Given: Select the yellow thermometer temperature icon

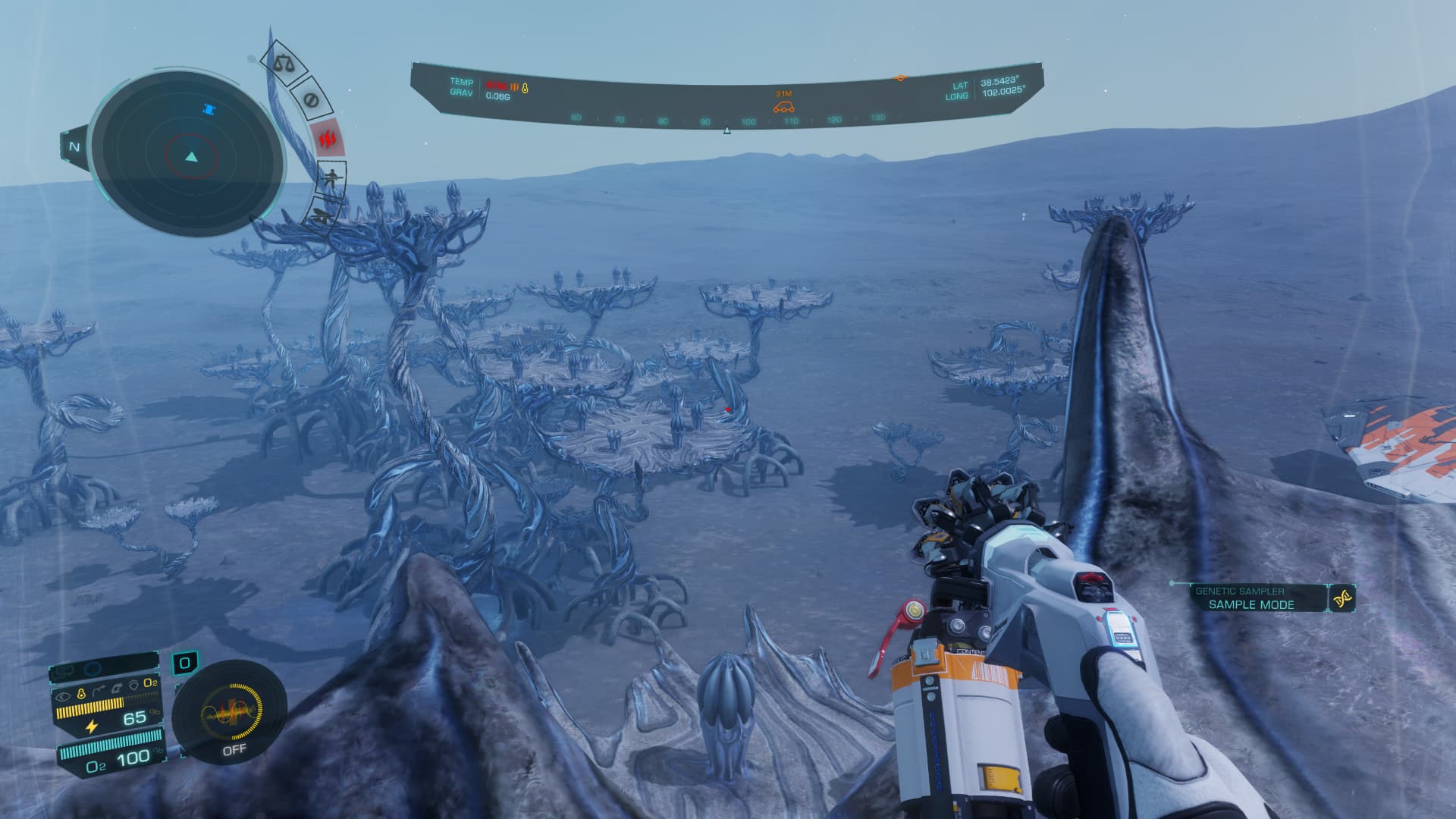Looking at the screenshot, I should click(525, 88).
